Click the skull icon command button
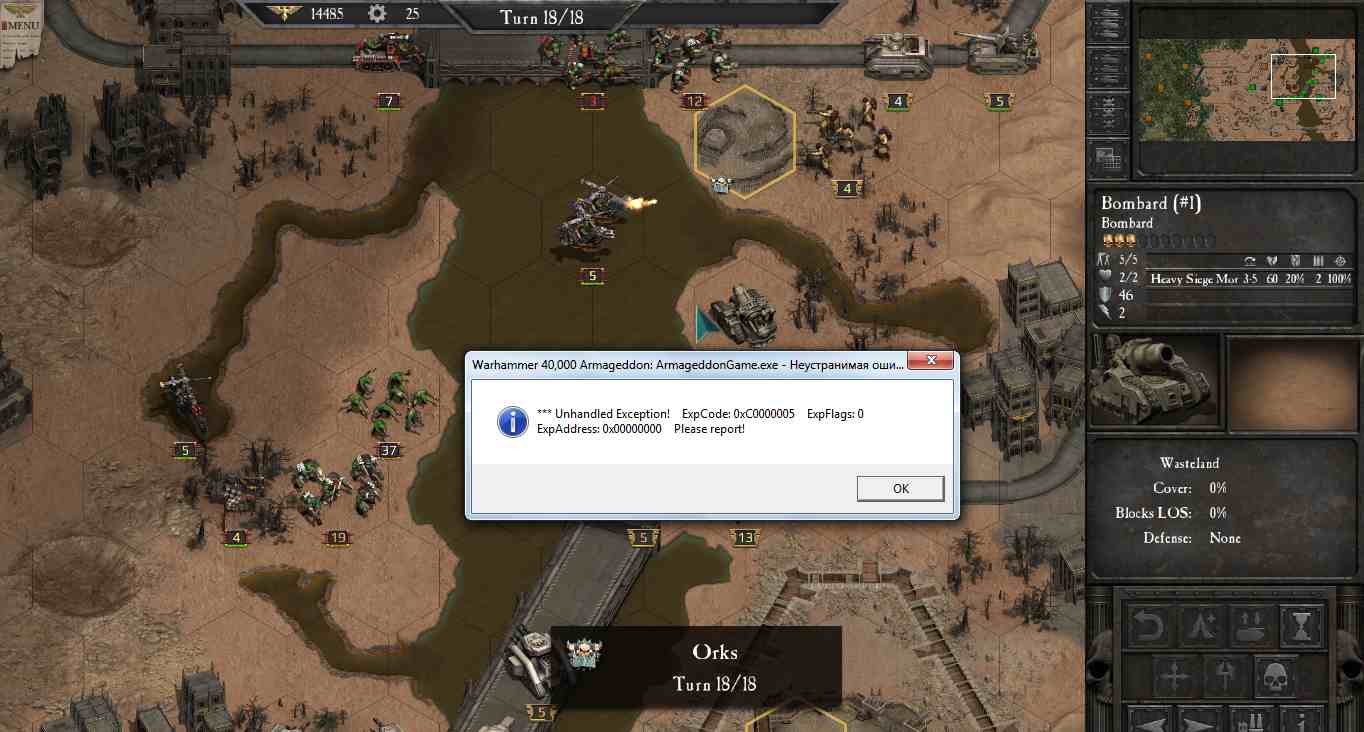The width and height of the screenshot is (1364, 732). (1275, 677)
